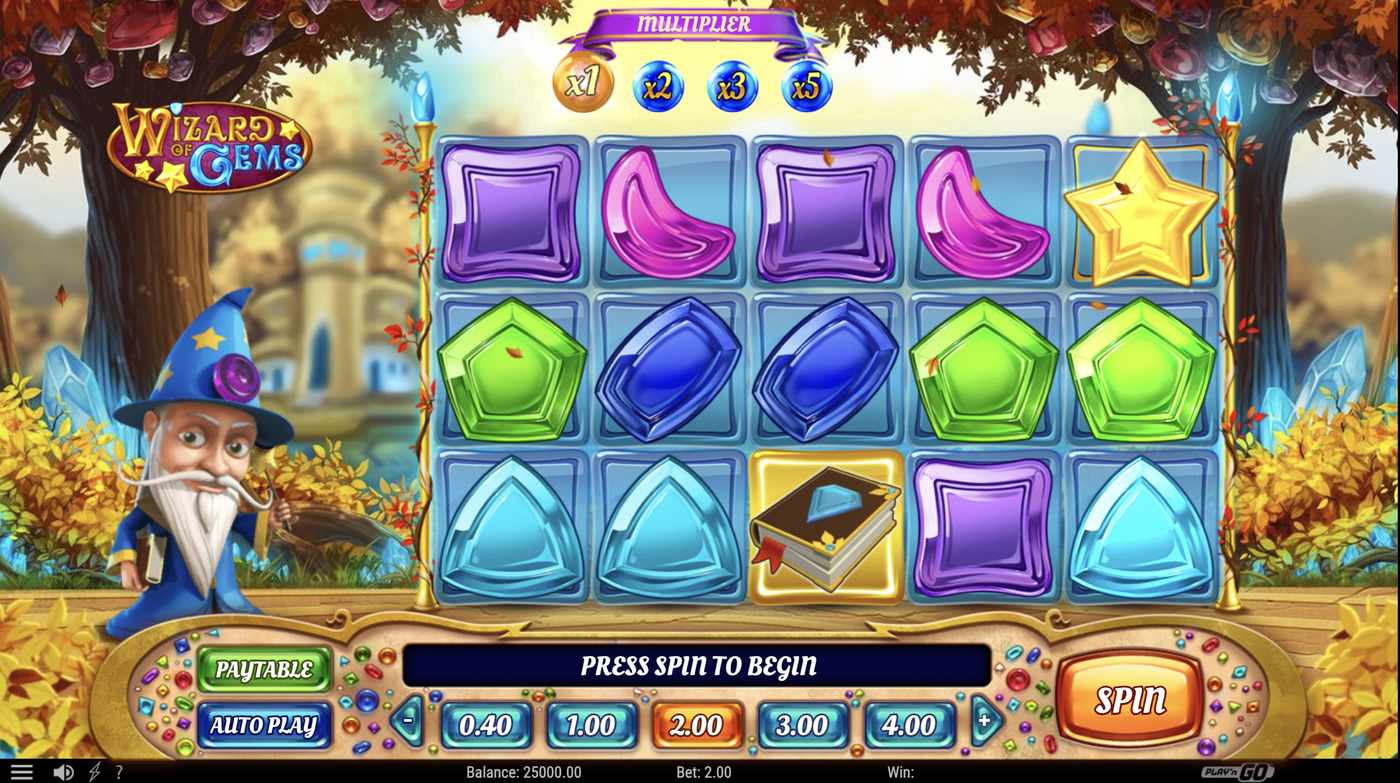Open help via the question mark icon
This screenshot has width=1400, height=783.
[119, 771]
